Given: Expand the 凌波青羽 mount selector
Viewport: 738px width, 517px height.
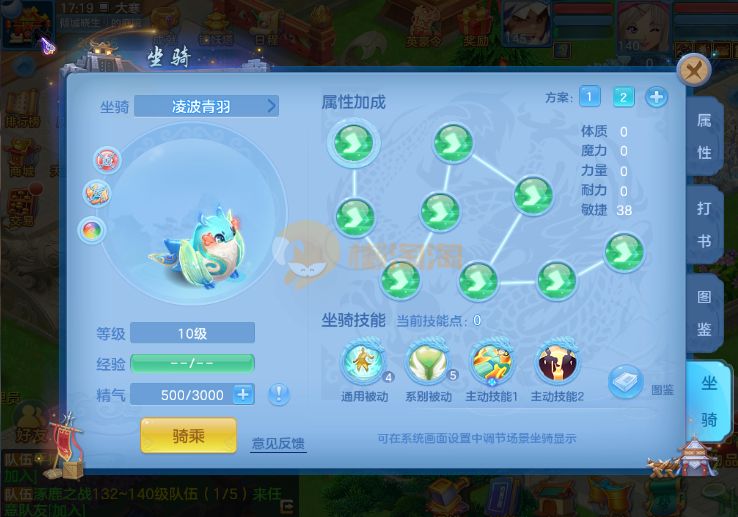Looking at the screenshot, I should 271,106.
